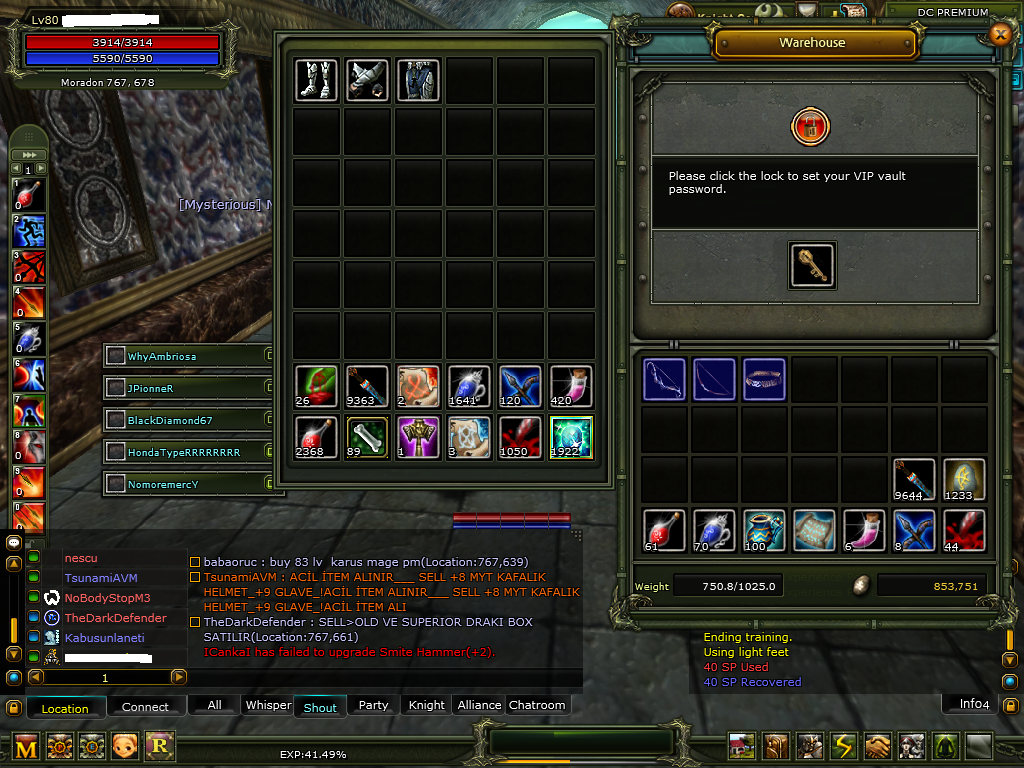The image size is (1024, 768).
Task: Select the glowing cyan item stack of 1922
Action: pyautogui.click(x=571, y=437)
